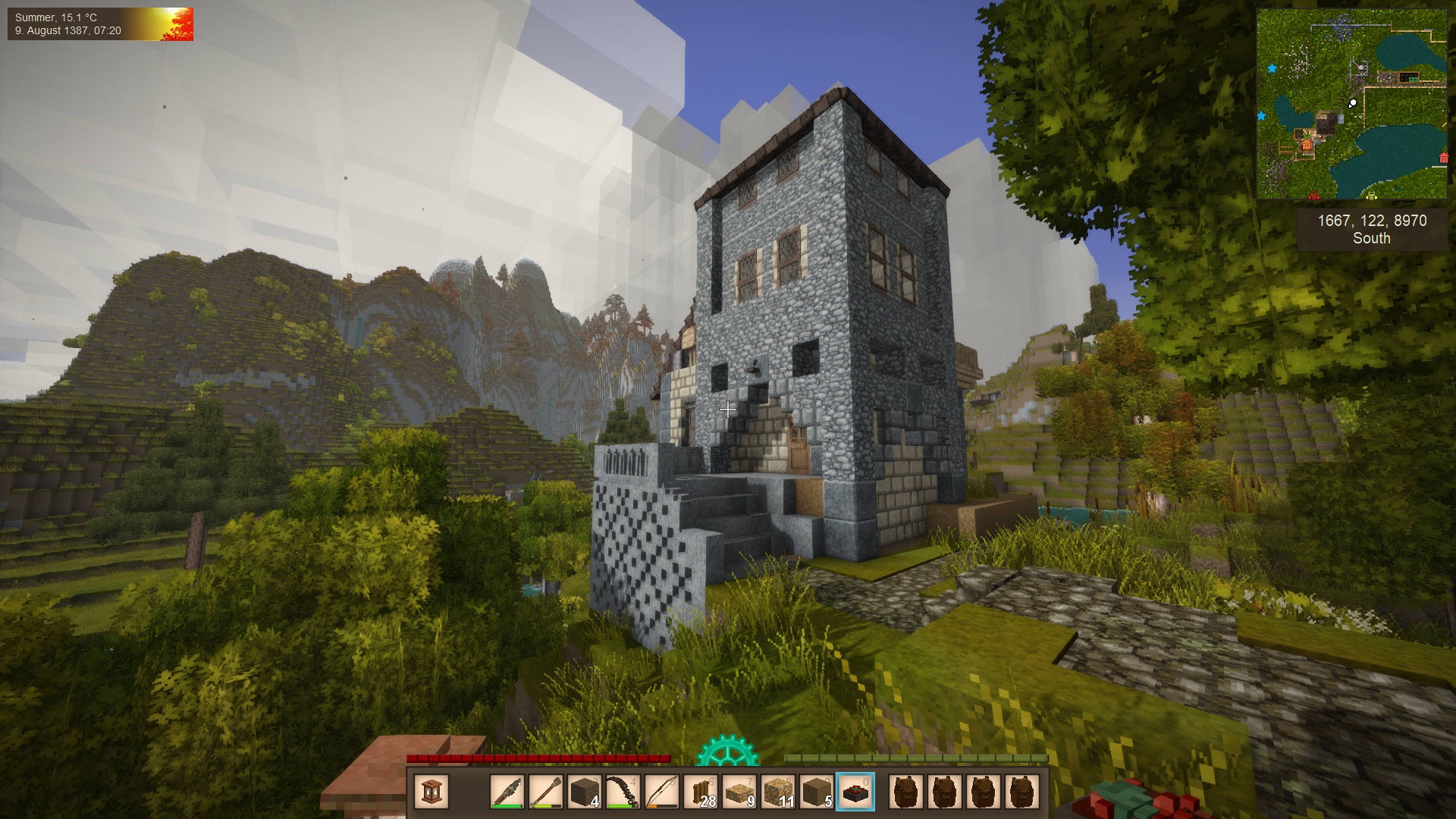This screenshot has height=819, width=1456.
Task: Choose the bow hotbar slot
Action: (661, 792)
